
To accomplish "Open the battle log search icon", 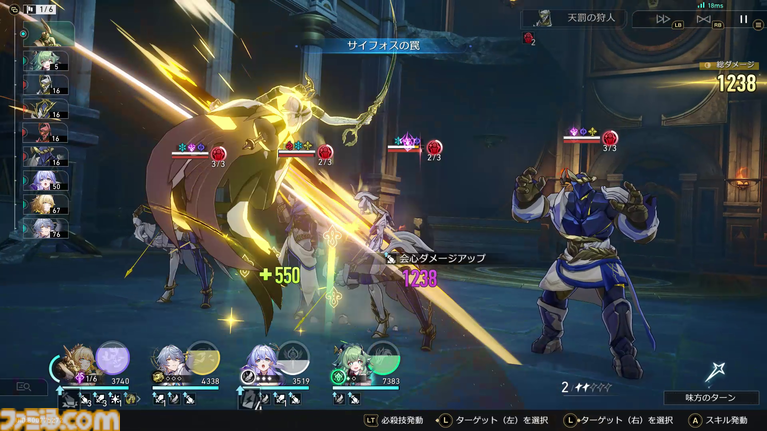I will click(x=23, y=387).
